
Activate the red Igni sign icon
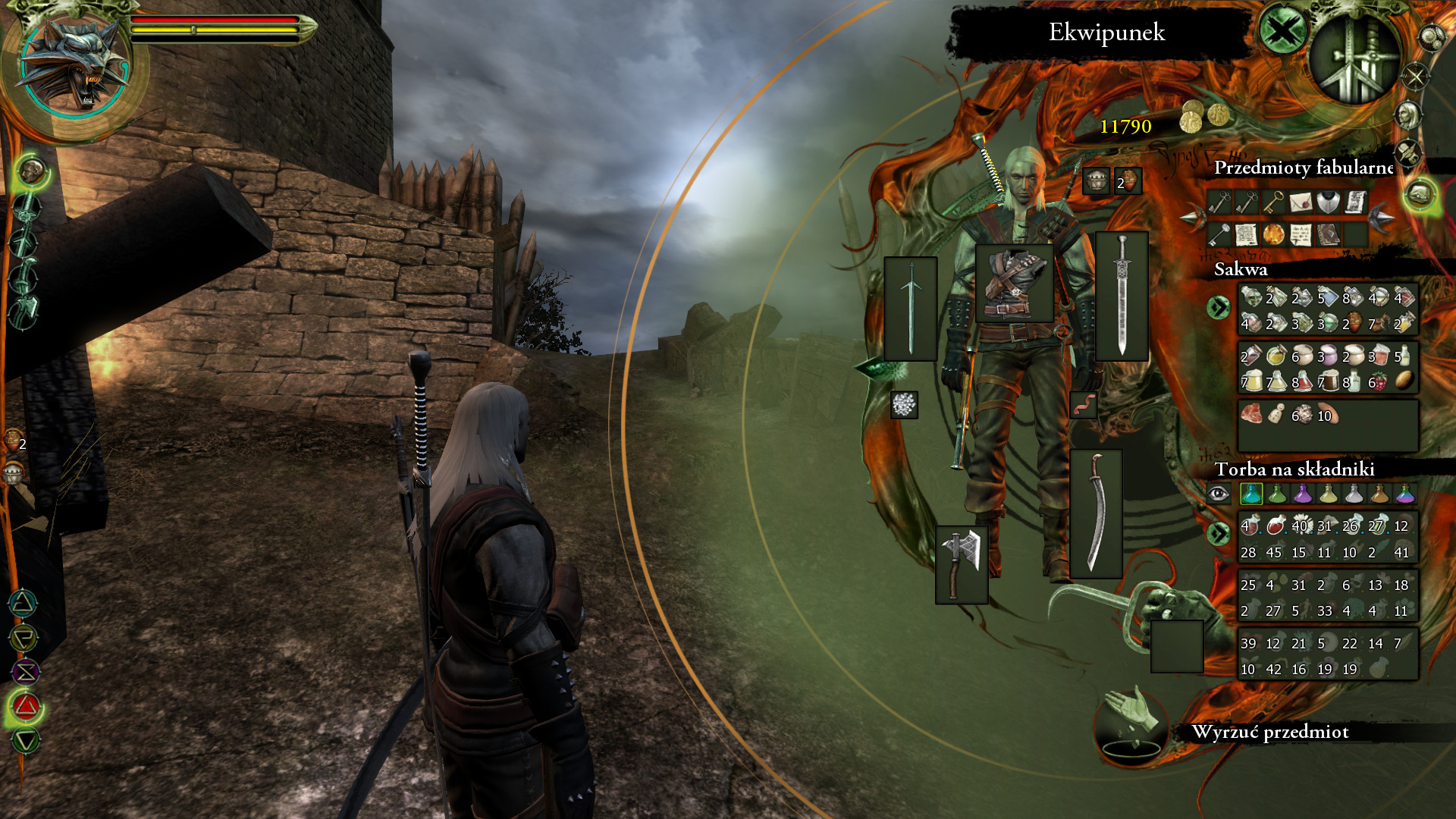click(26, 707)
